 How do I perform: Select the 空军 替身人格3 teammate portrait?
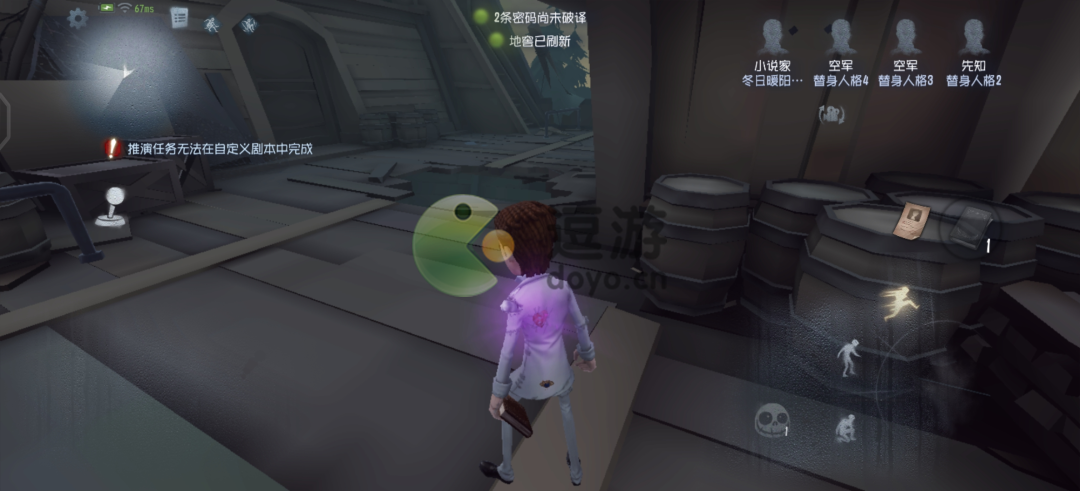[x=905, y=38]
